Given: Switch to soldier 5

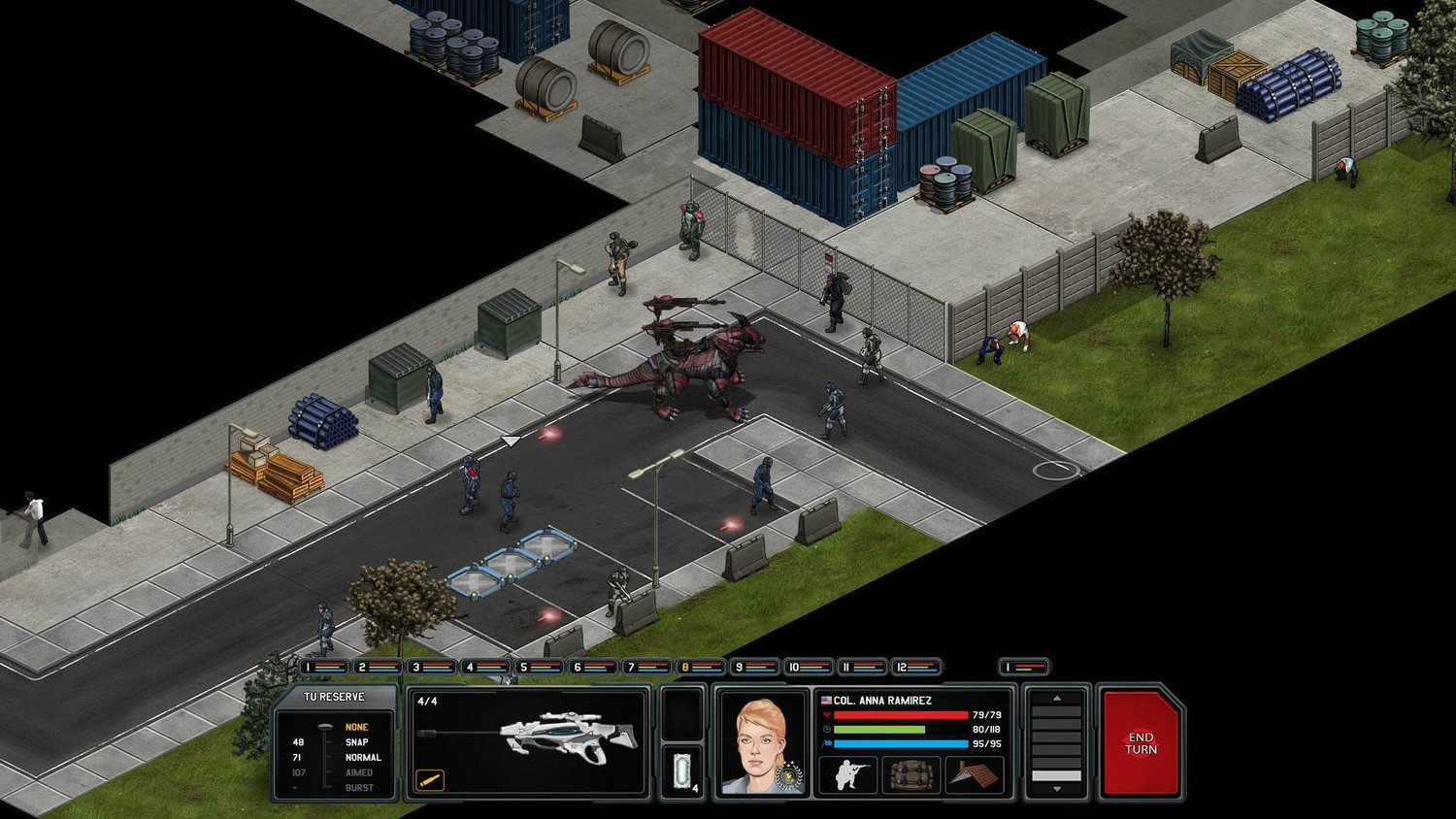Looking at the screenshot, I should [x=539, y=668].
